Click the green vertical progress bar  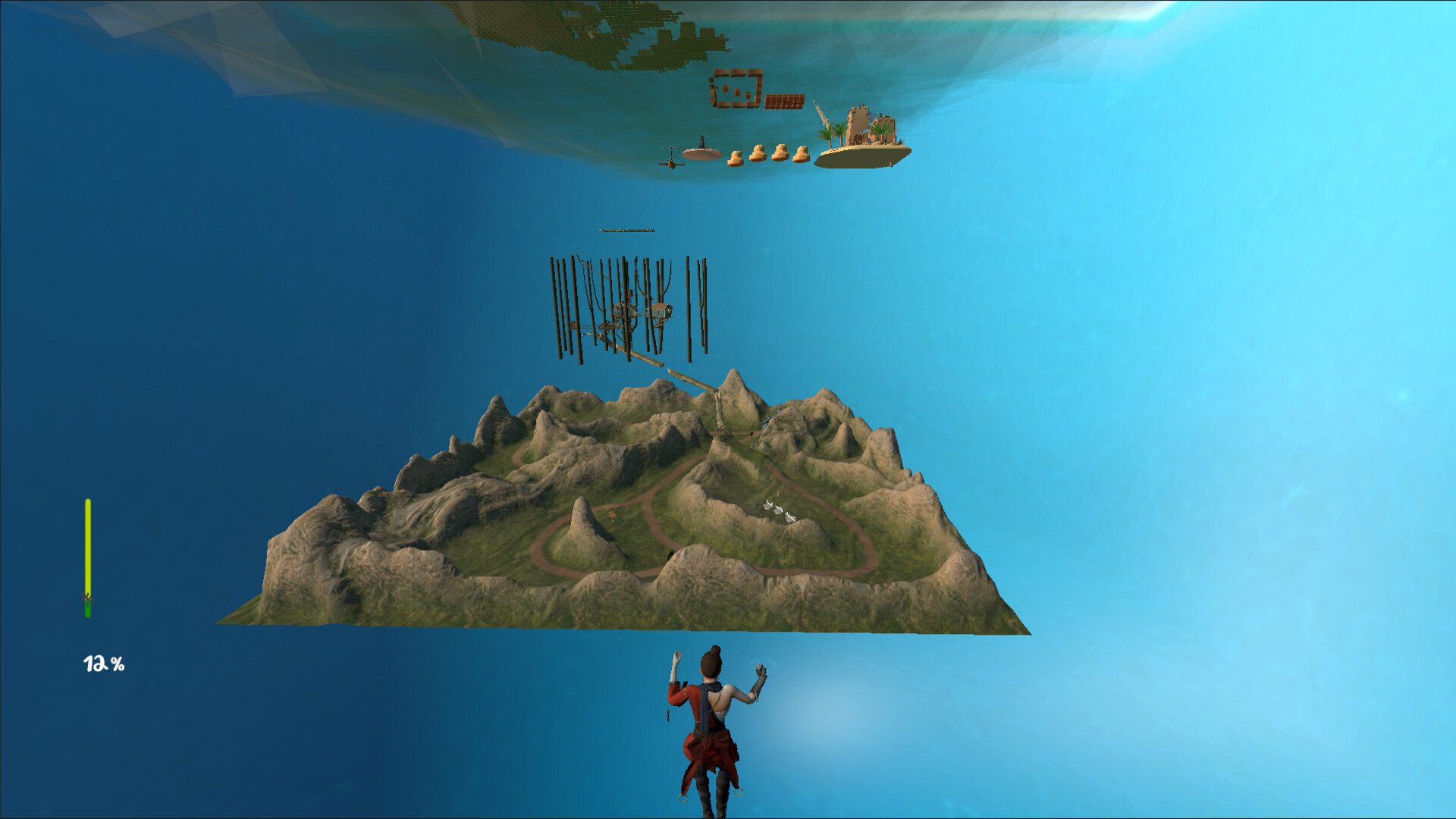pos(88,546)
